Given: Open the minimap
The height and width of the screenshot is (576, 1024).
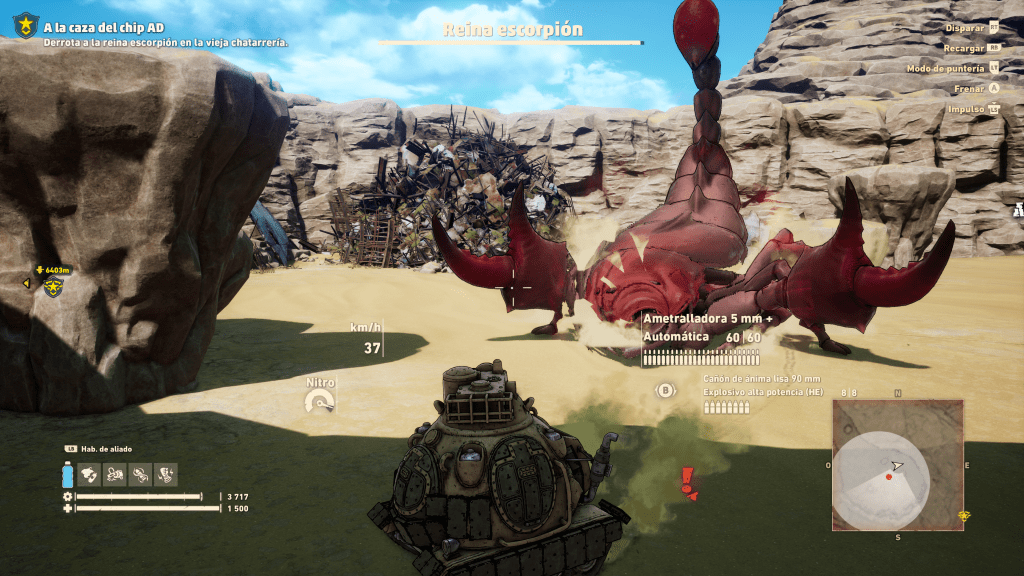Looking at the screenshot, I should [x=897, y=465].
